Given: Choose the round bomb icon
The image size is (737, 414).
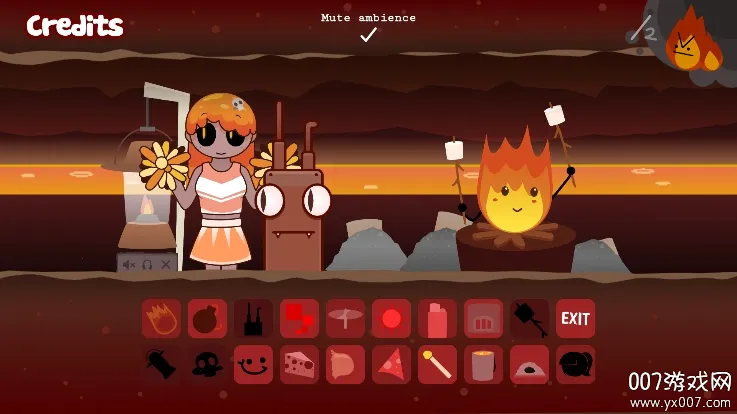Looking at the screenshot, I should (207, 319).
